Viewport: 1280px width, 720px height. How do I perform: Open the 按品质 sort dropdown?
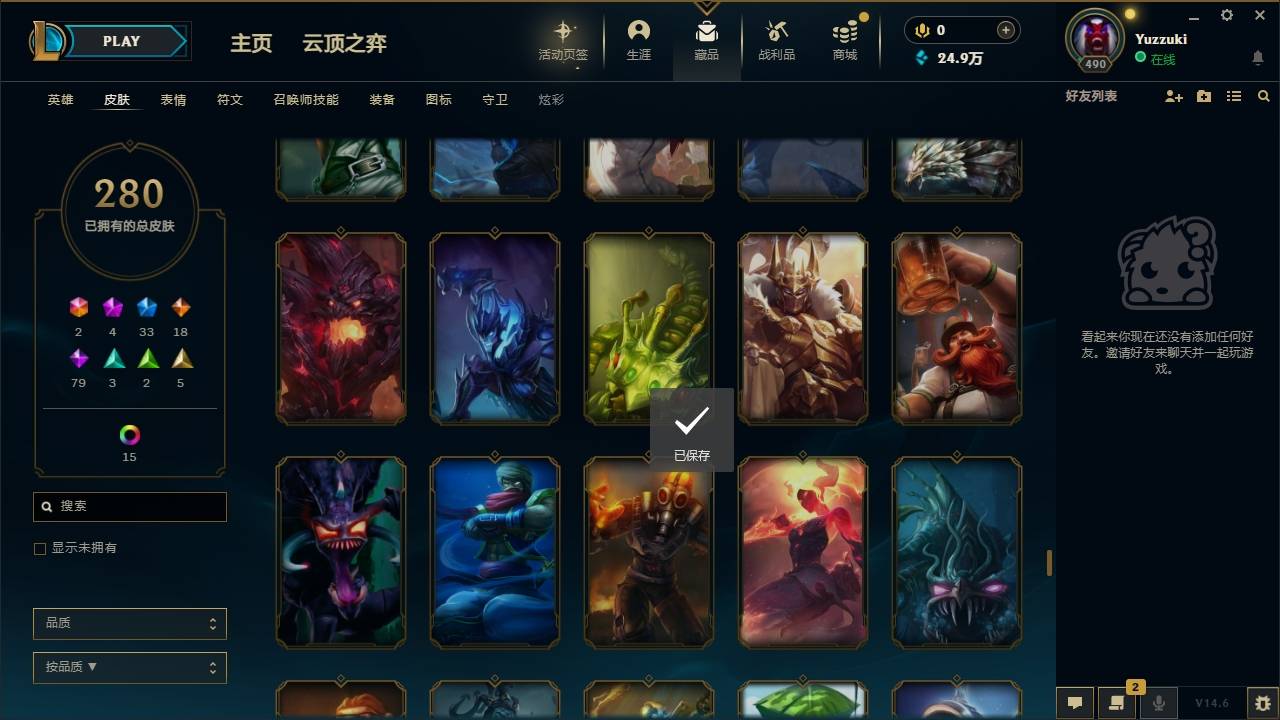[129, 667]
